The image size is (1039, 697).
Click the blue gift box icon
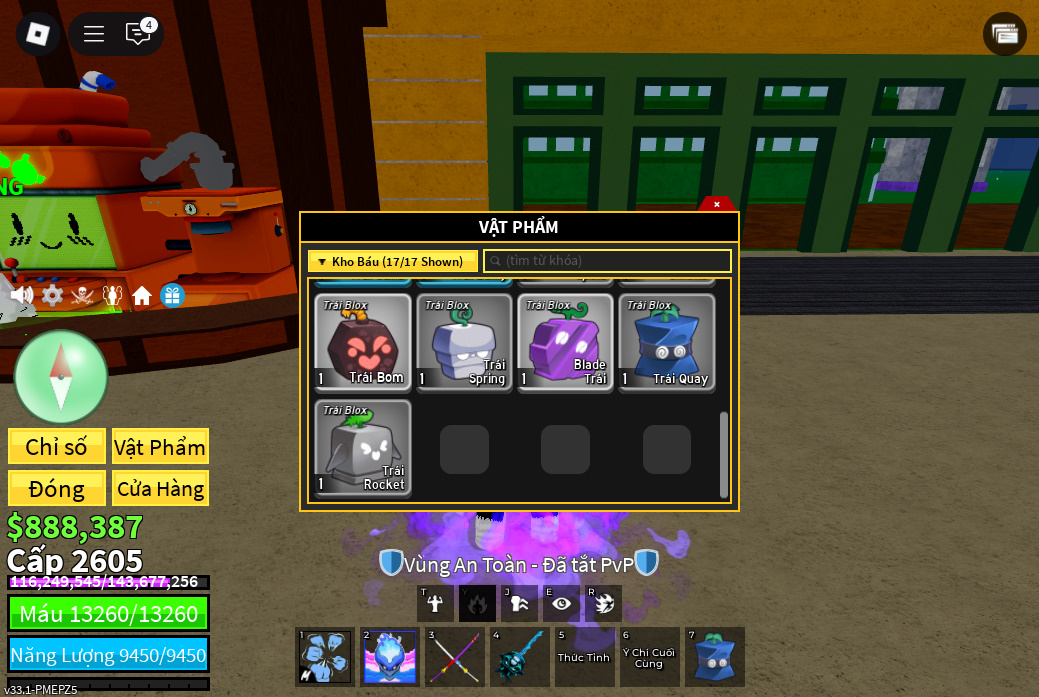[172, 296]
